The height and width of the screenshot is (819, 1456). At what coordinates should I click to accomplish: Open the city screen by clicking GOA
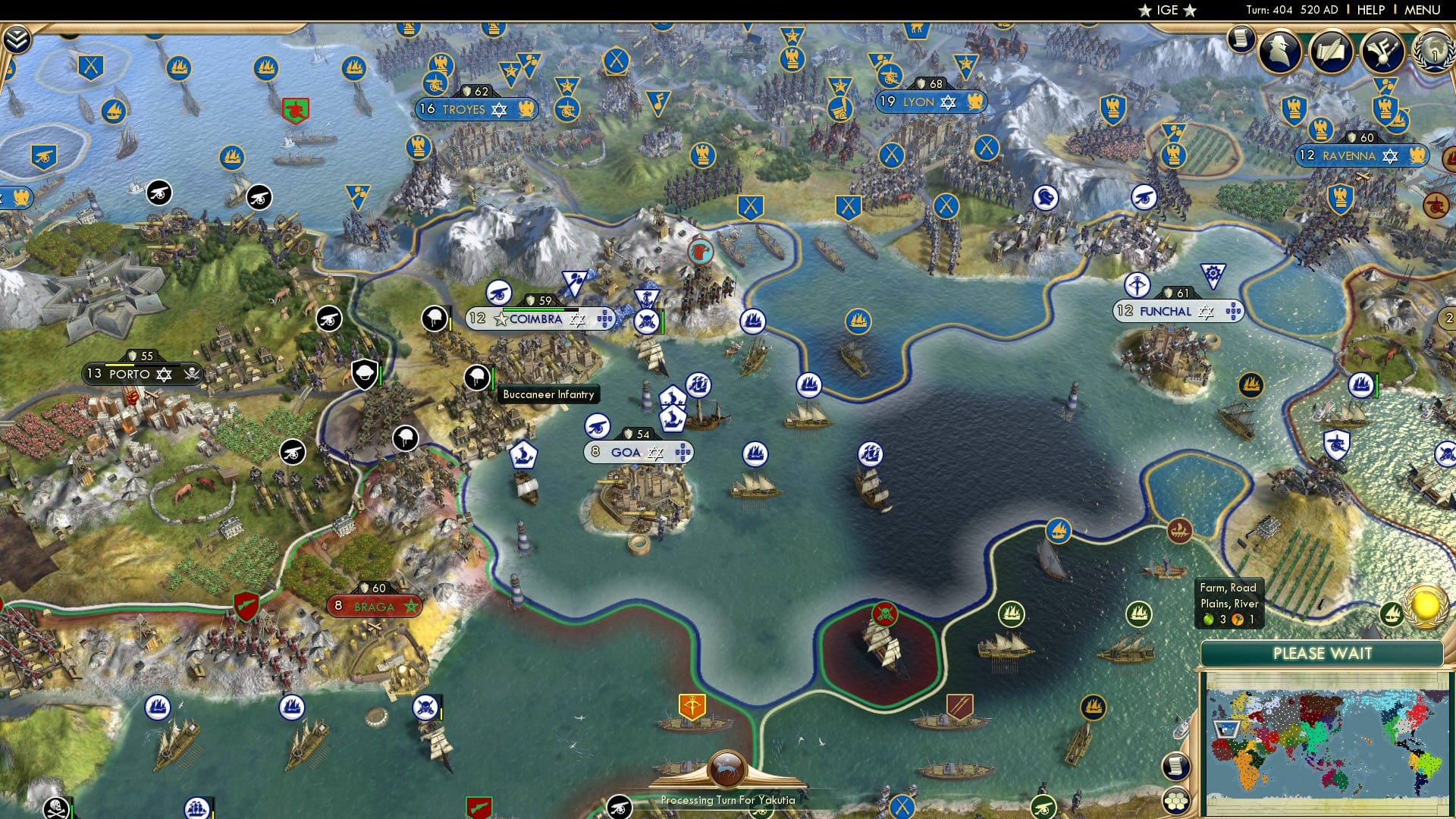pos(626,451)
